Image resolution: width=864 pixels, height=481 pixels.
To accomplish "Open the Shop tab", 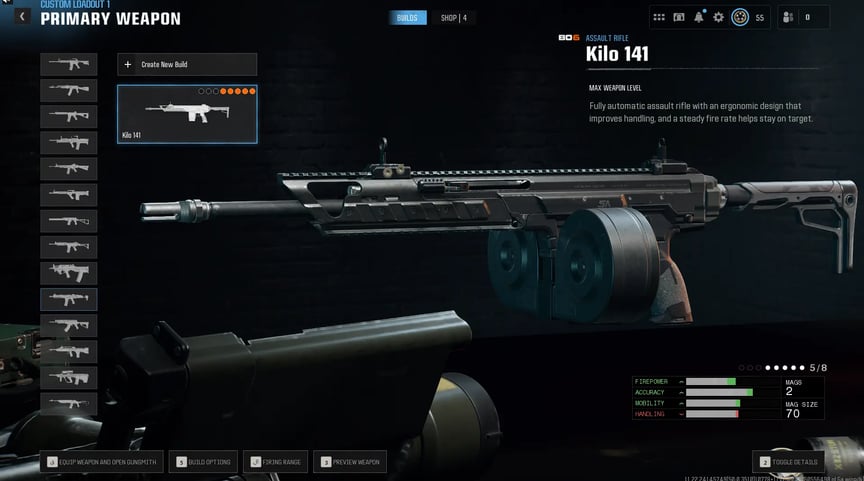I will click(453, 18).
